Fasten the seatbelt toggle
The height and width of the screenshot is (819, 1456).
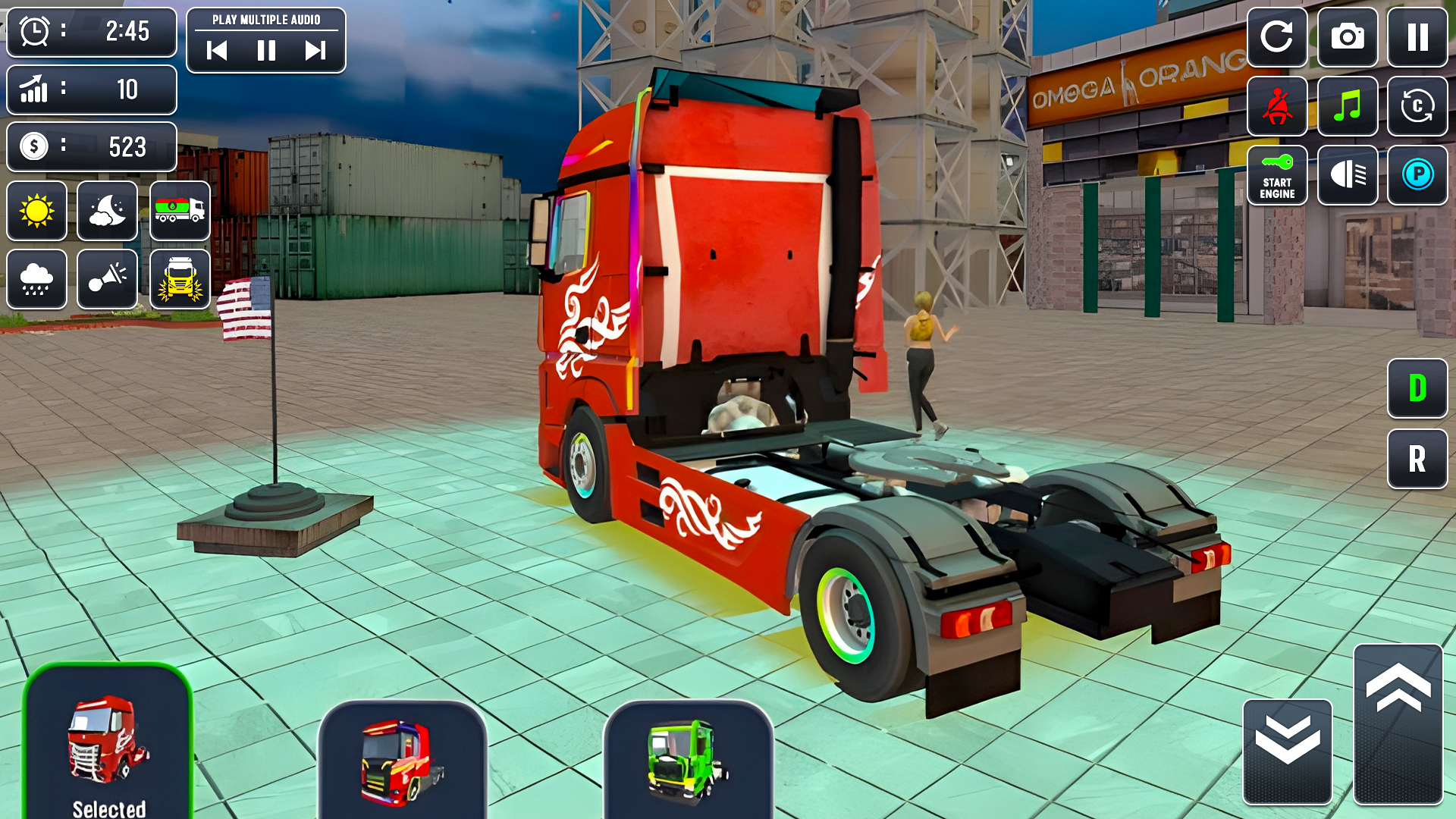click(1278, 106)
